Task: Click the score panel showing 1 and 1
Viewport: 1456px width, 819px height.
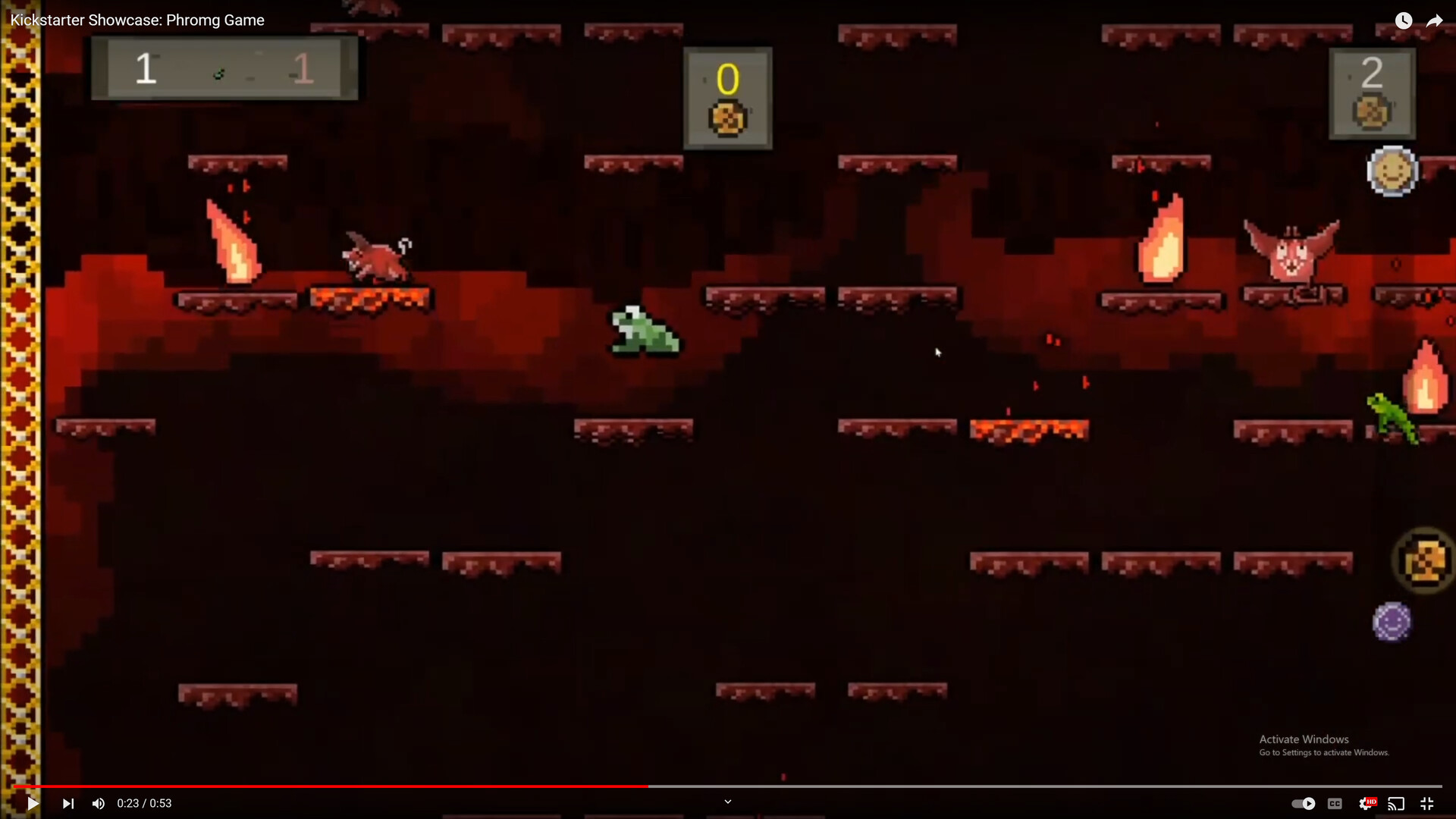Action: (x=224, y=68)
